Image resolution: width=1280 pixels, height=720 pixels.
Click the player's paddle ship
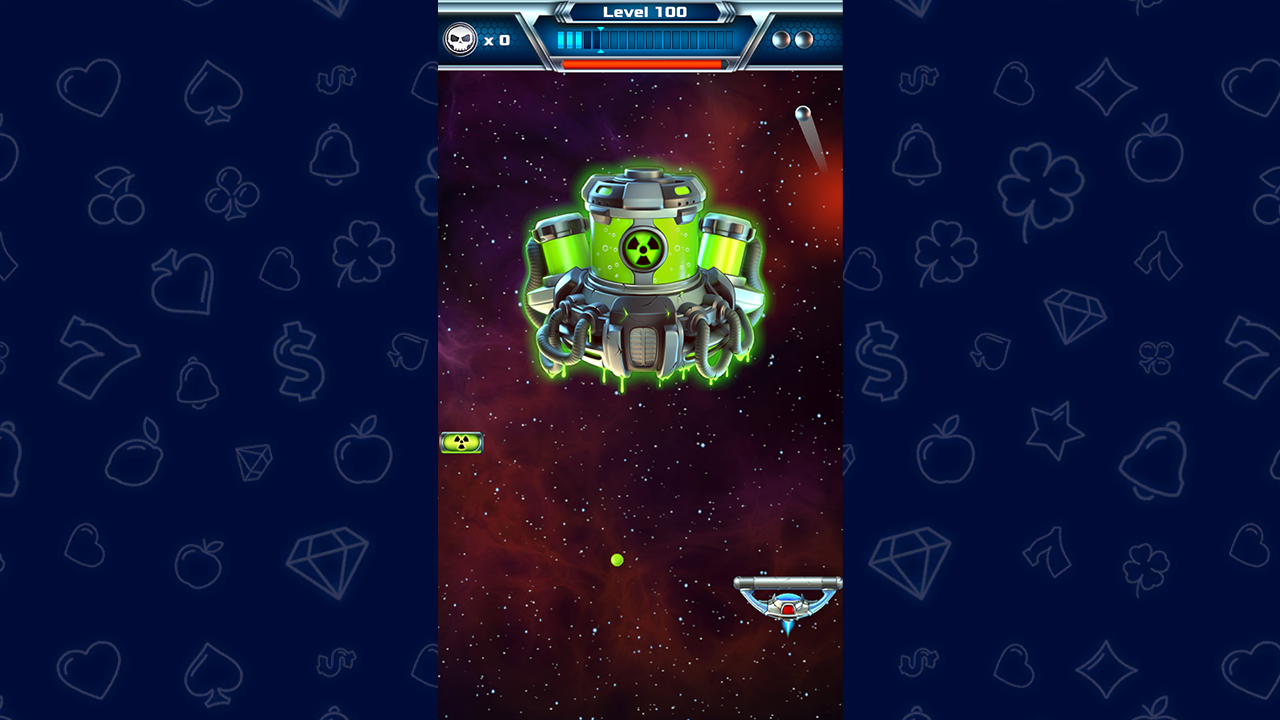pos(789,598)
